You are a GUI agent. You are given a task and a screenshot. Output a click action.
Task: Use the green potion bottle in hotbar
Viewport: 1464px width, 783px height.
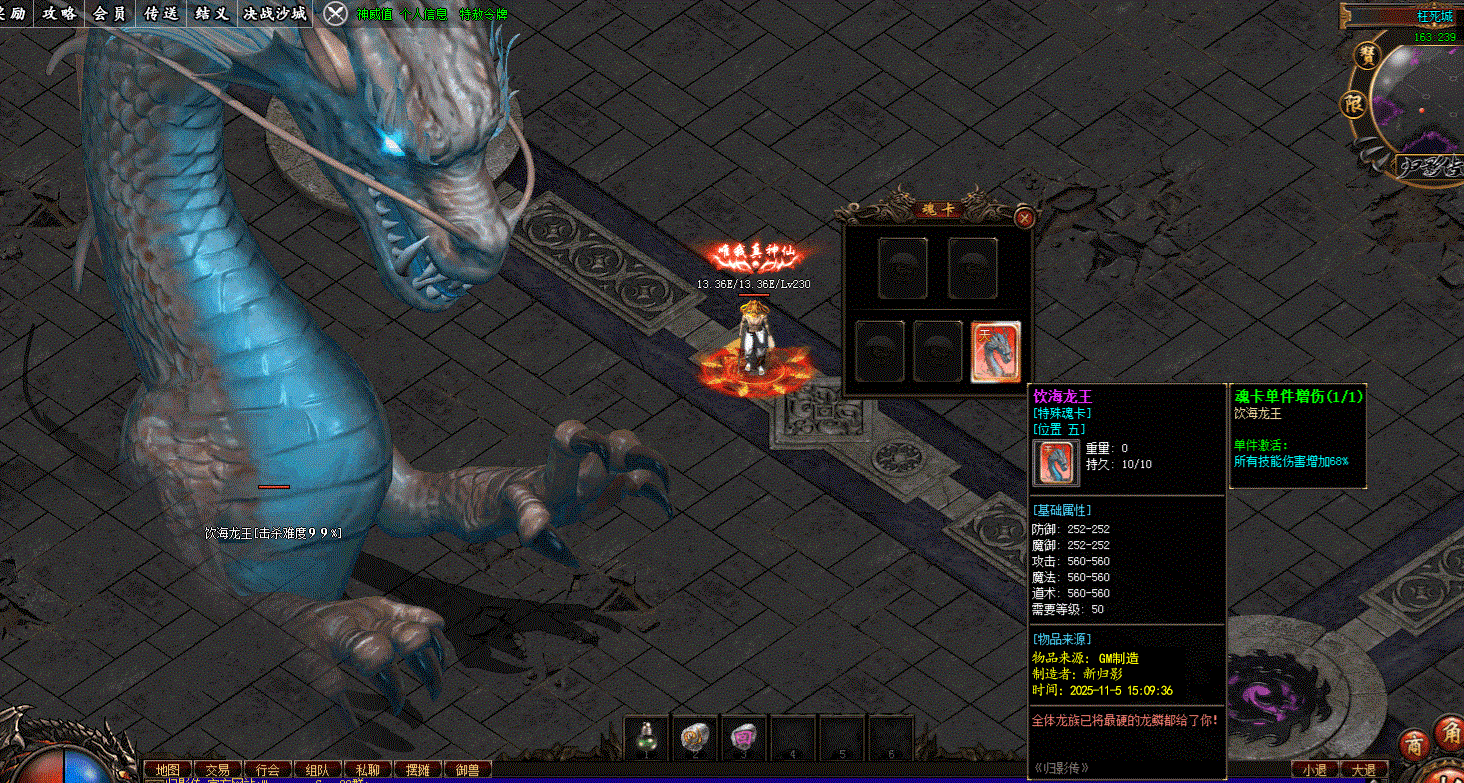[646, 738]
